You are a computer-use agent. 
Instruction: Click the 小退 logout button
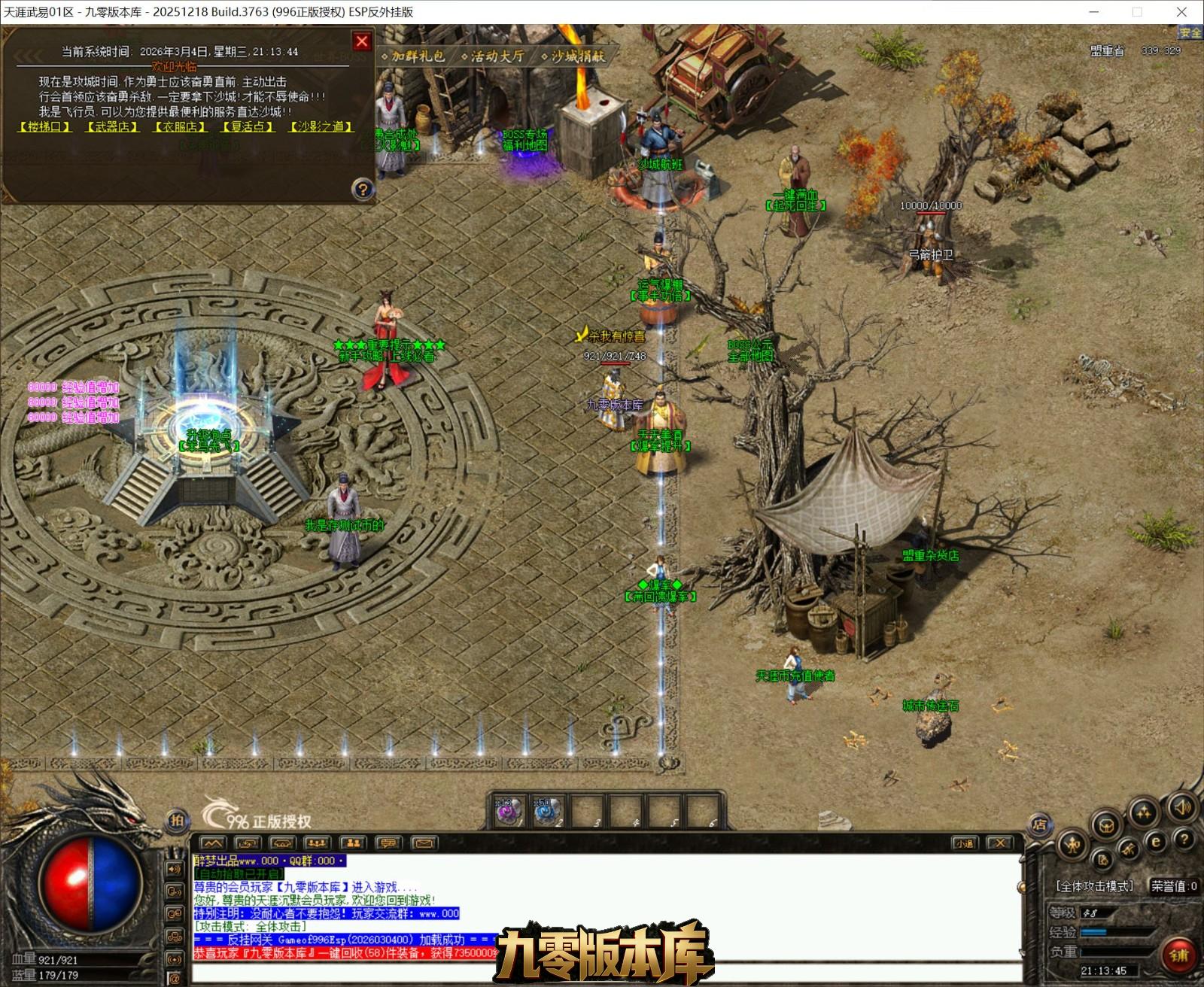point(965,843)
